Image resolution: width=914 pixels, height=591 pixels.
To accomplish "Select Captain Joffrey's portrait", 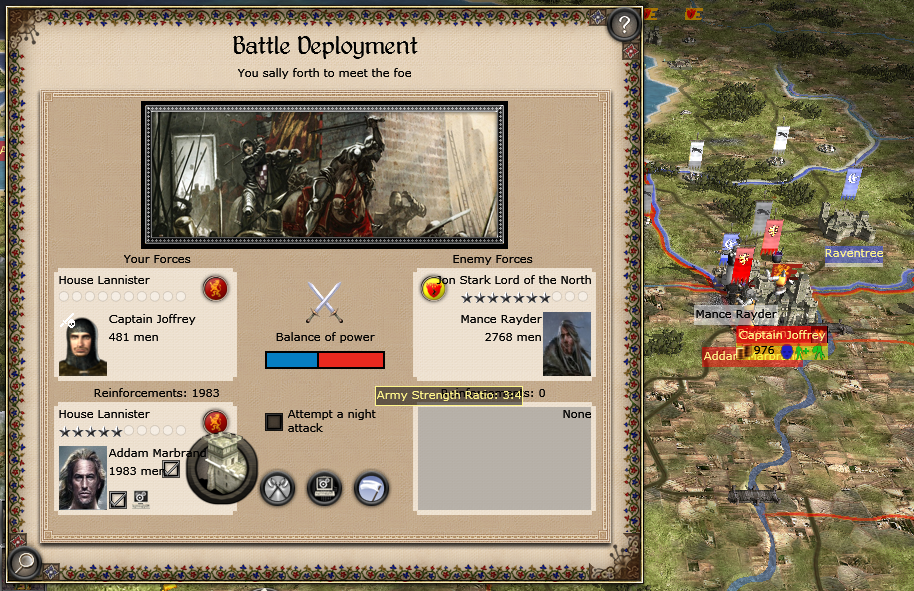I will coord(82,346).
